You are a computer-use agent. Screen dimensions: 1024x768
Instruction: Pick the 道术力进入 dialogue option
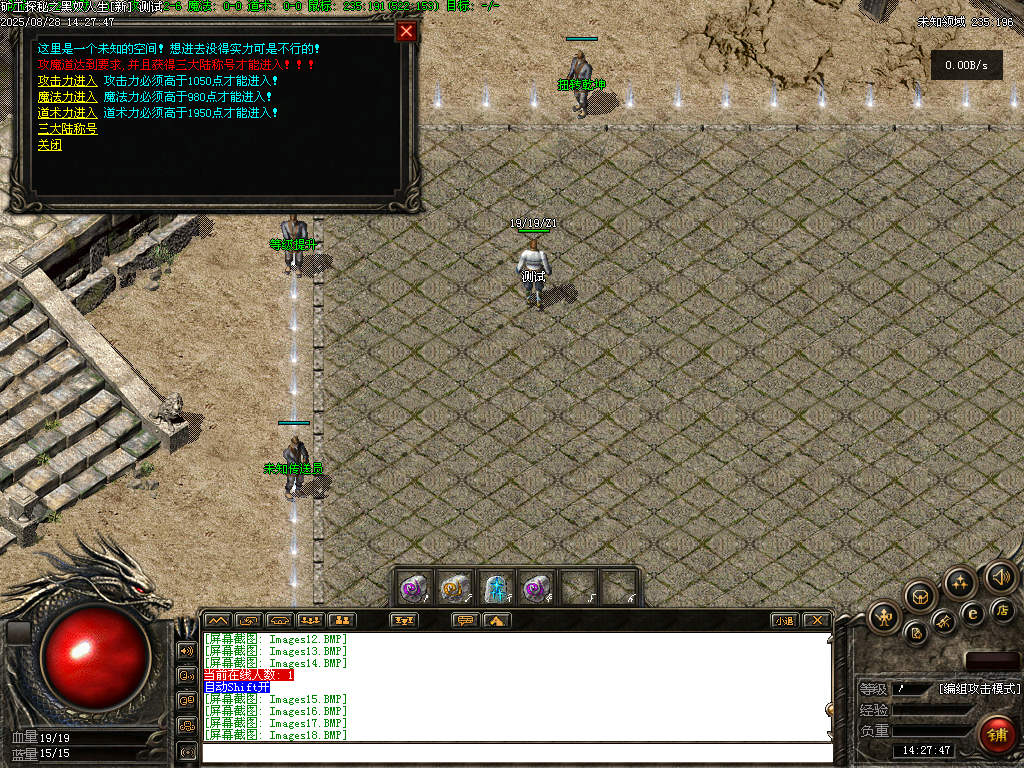point(67,113)
